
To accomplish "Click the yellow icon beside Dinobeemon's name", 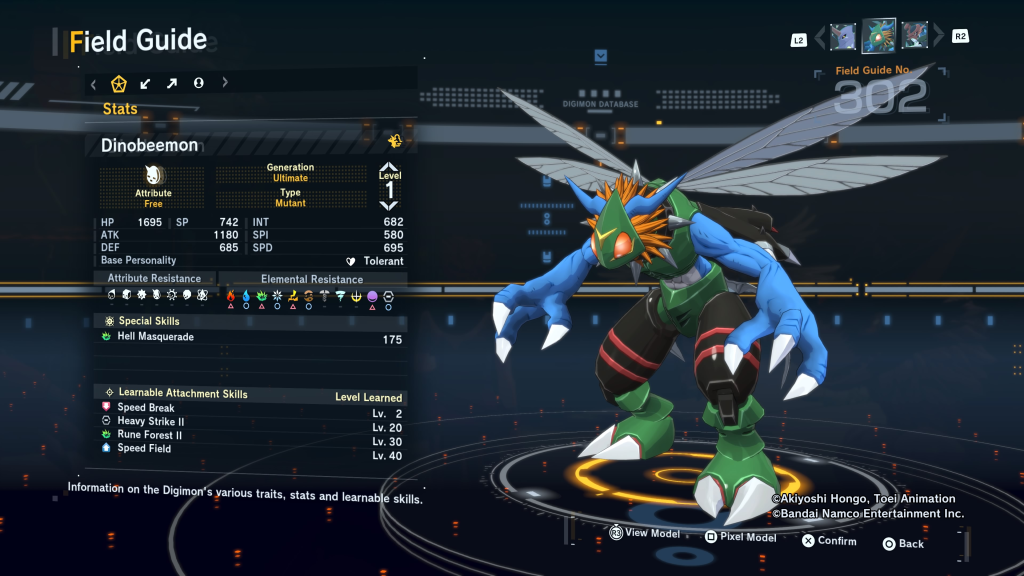I will point(395,141).
